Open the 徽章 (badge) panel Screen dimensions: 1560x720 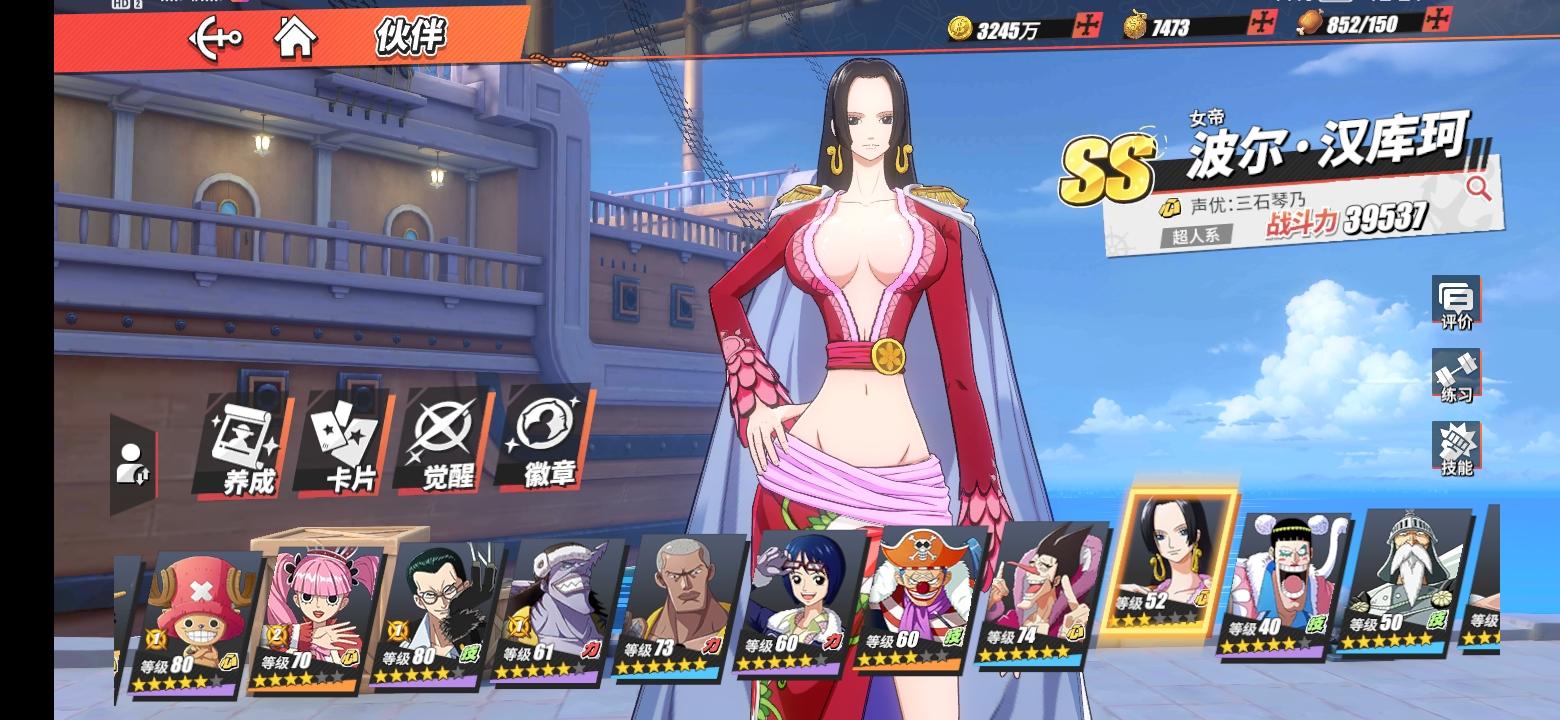click(x=544, y=445)
